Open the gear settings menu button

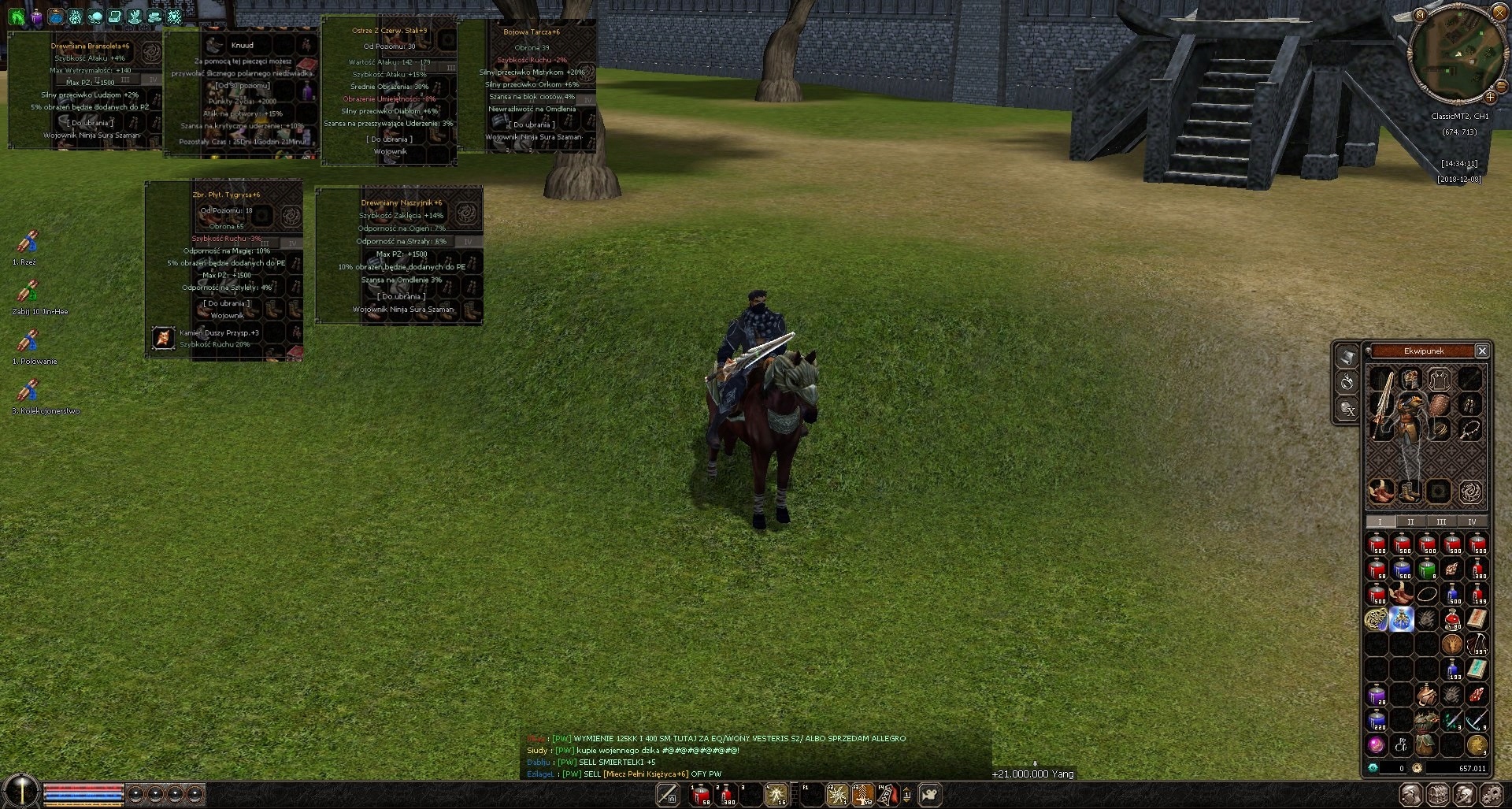click(x=1491, y=795)
